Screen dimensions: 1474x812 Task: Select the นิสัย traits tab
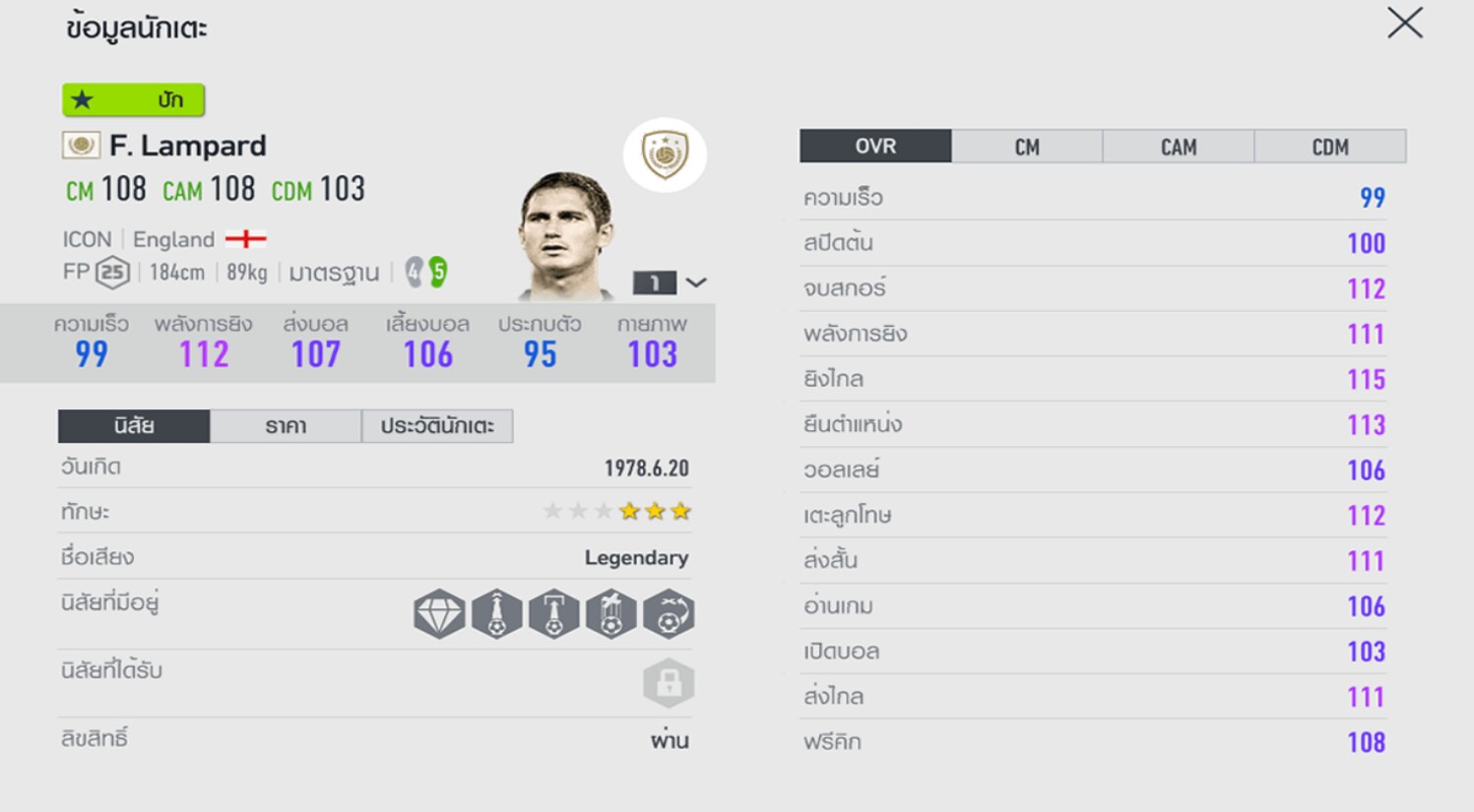point(134,426)
